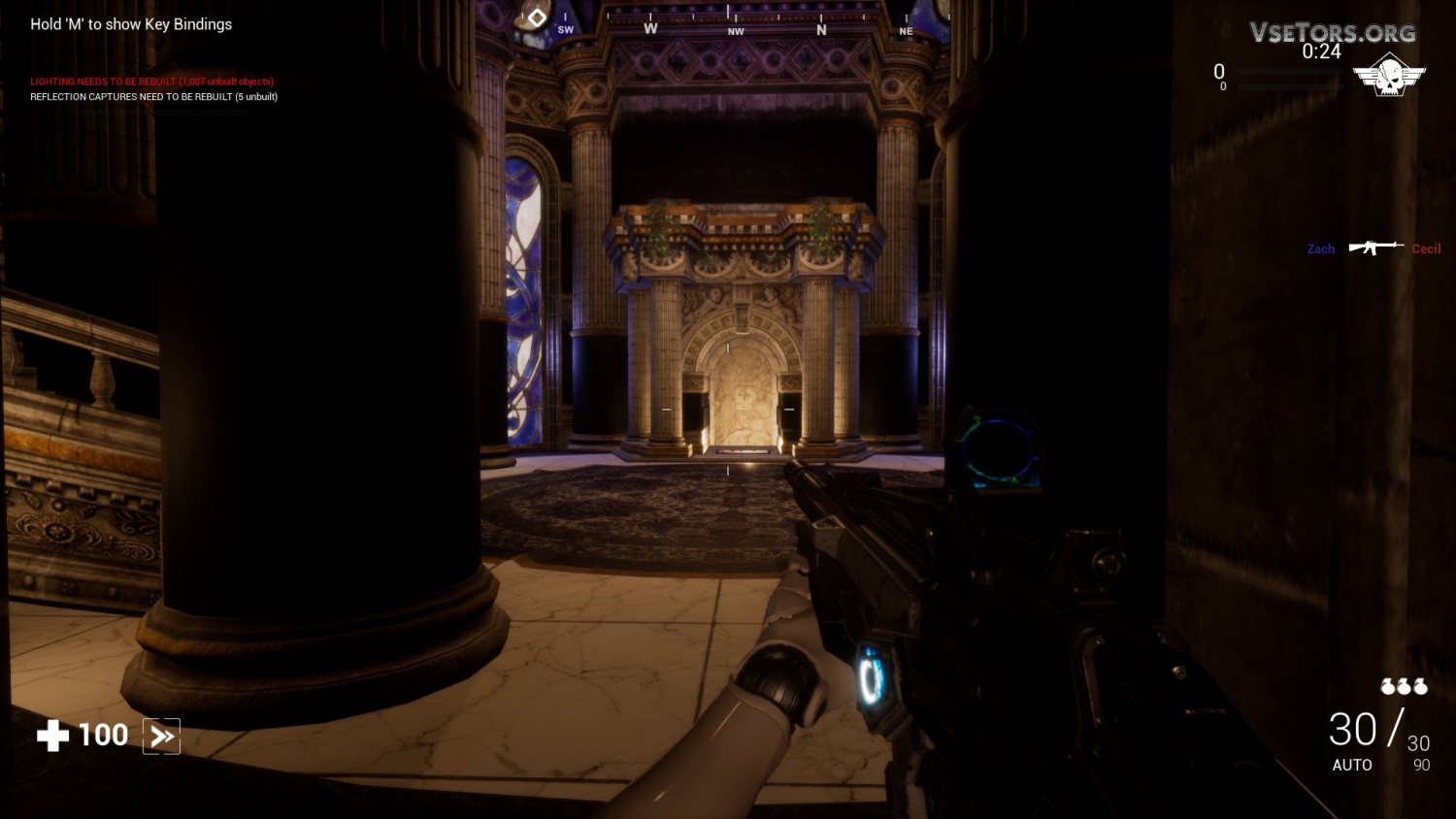Viewport: 1456px width, 819px height.
Task: Select the grenade icons above the ammo
Action: (x=1404, y=687)
